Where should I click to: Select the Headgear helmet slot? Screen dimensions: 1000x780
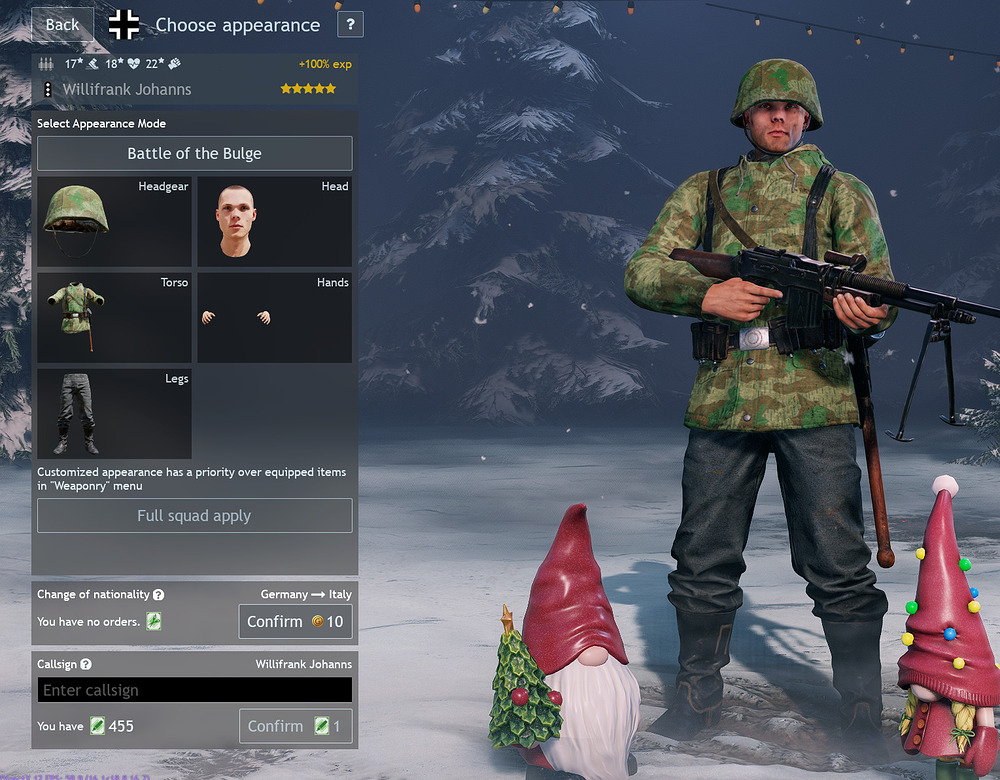(114, 222)
